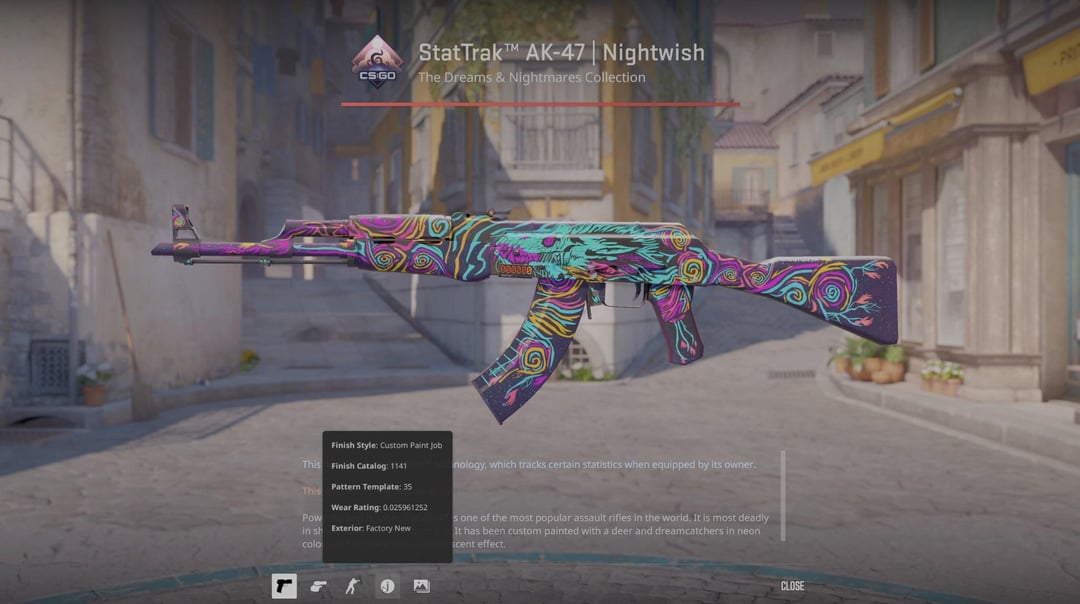The width and height of the screenshot is (1080, 604).
Task: Click the description text scrollbar
Action: [x=783, y=496]
